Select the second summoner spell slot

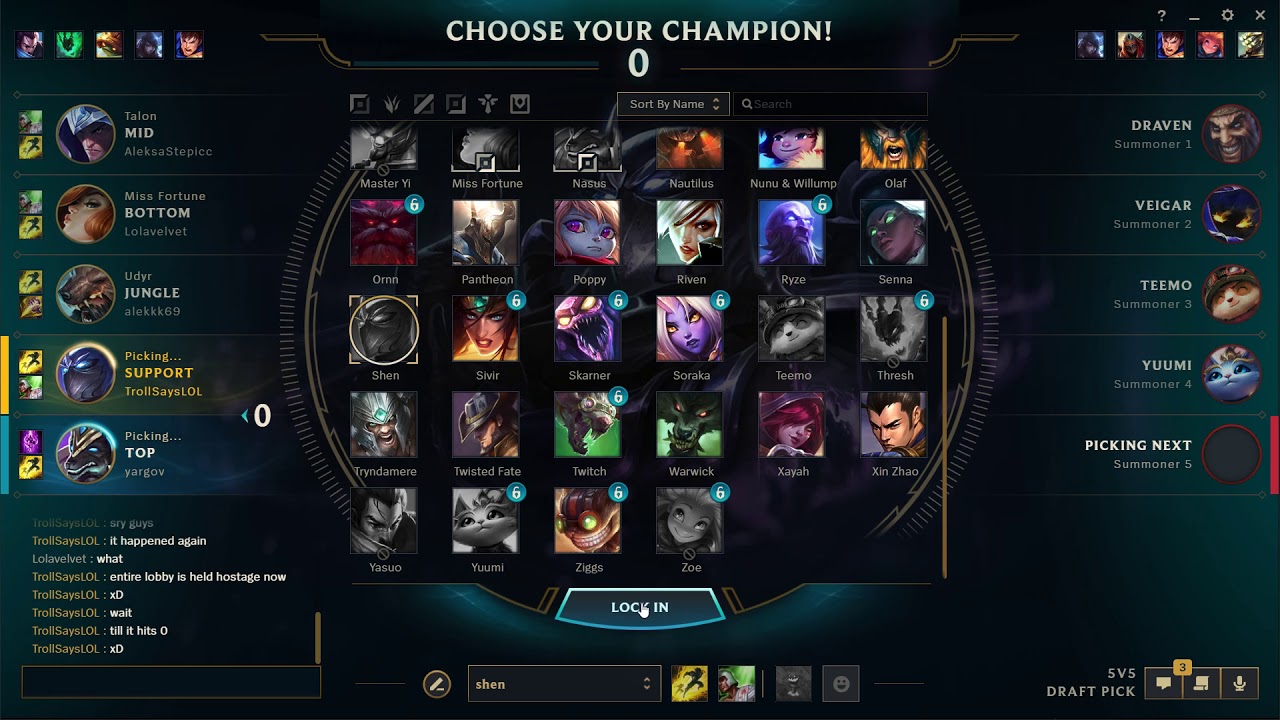pos(737,683)
